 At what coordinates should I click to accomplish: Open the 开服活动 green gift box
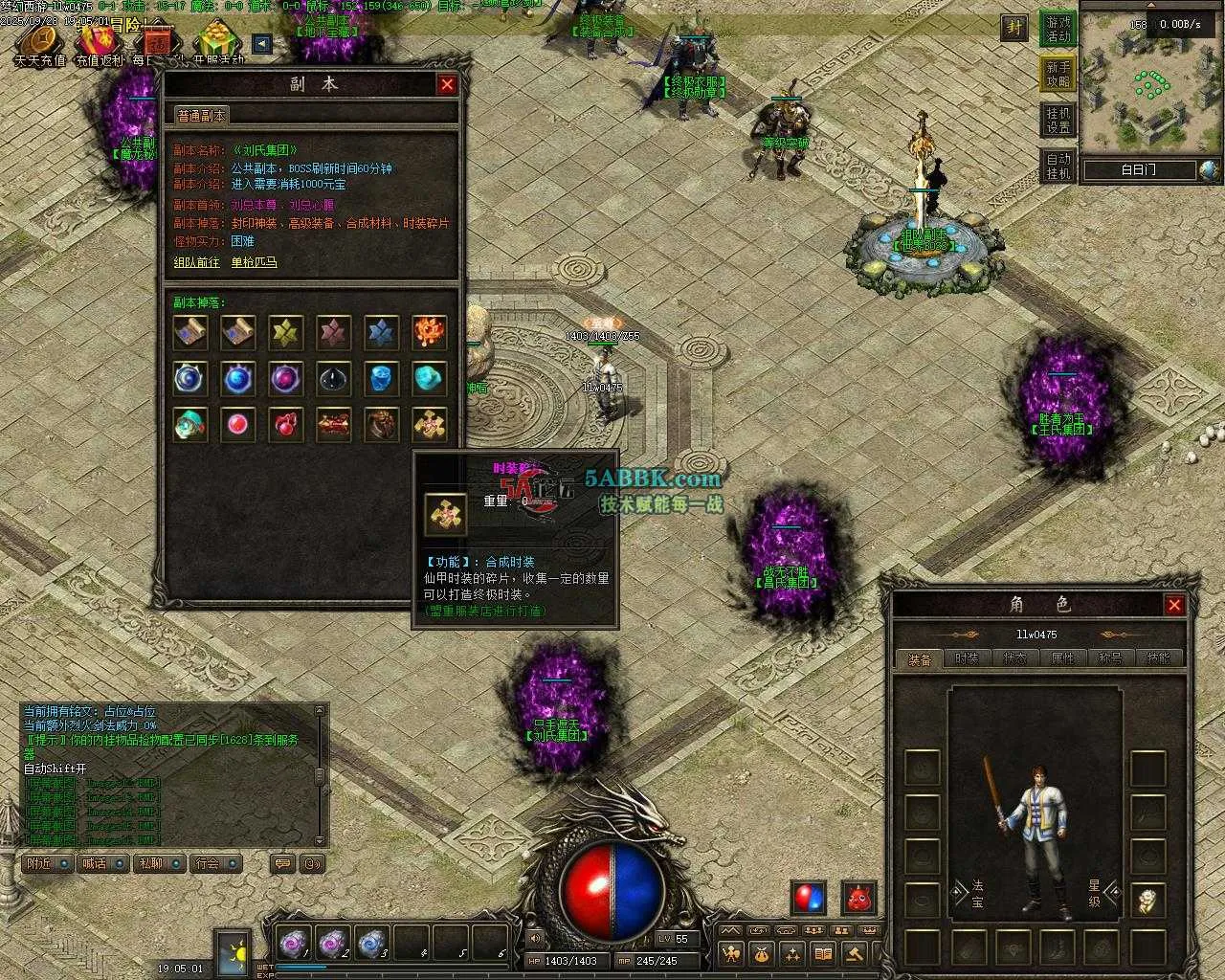(217, 42)
